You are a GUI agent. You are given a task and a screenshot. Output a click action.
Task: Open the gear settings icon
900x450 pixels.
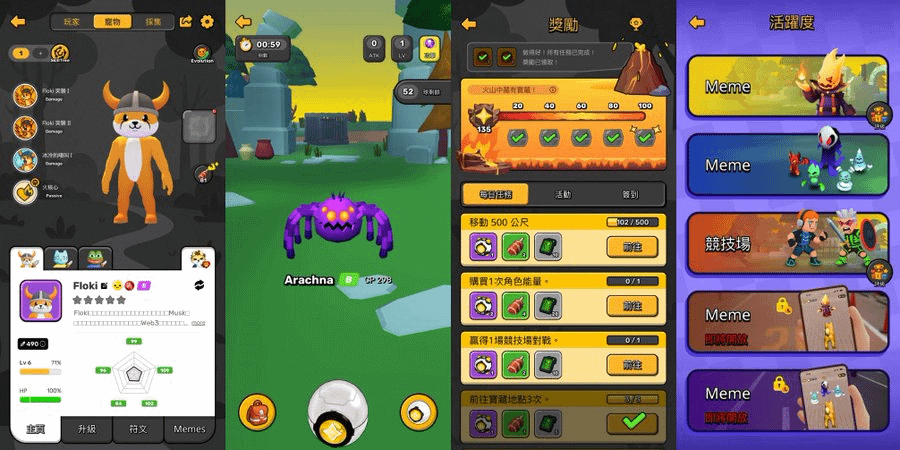click(x=208, y=21)
